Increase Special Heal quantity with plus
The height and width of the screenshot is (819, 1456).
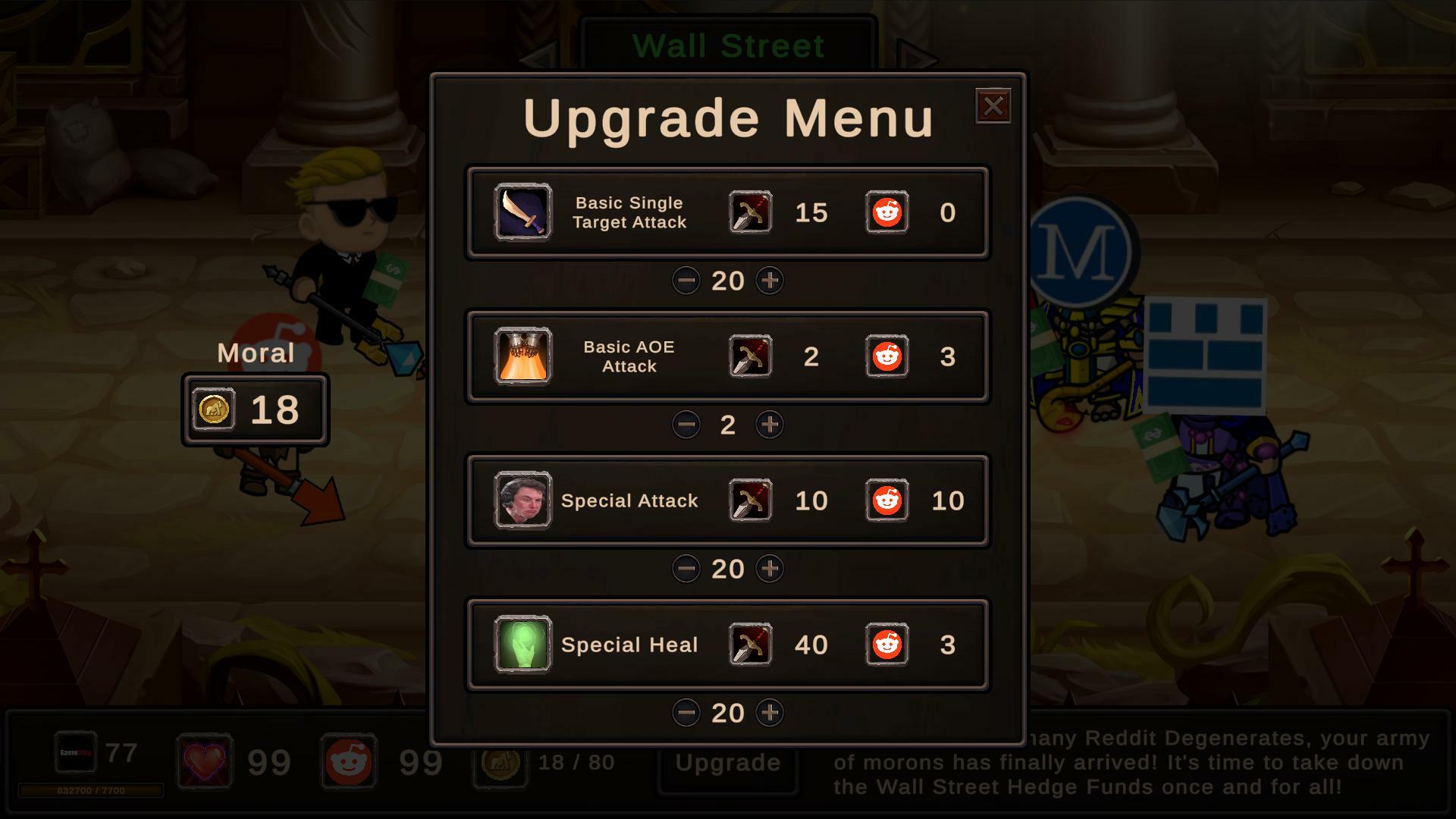[x=770, y=713]
